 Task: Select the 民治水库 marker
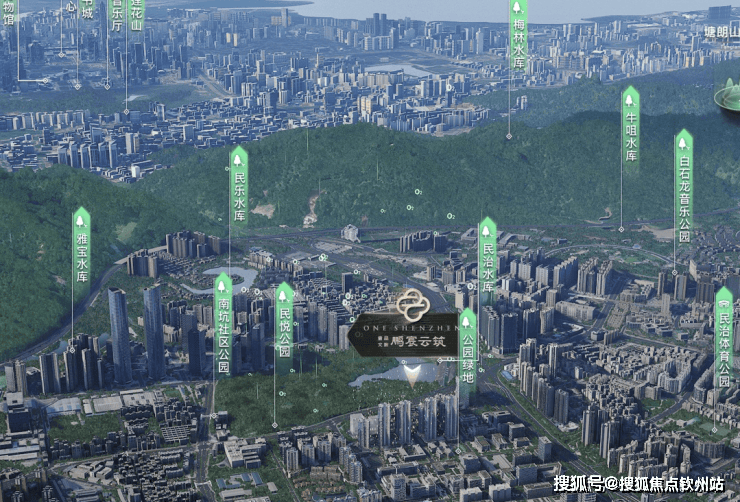click(x=488, y=259)
